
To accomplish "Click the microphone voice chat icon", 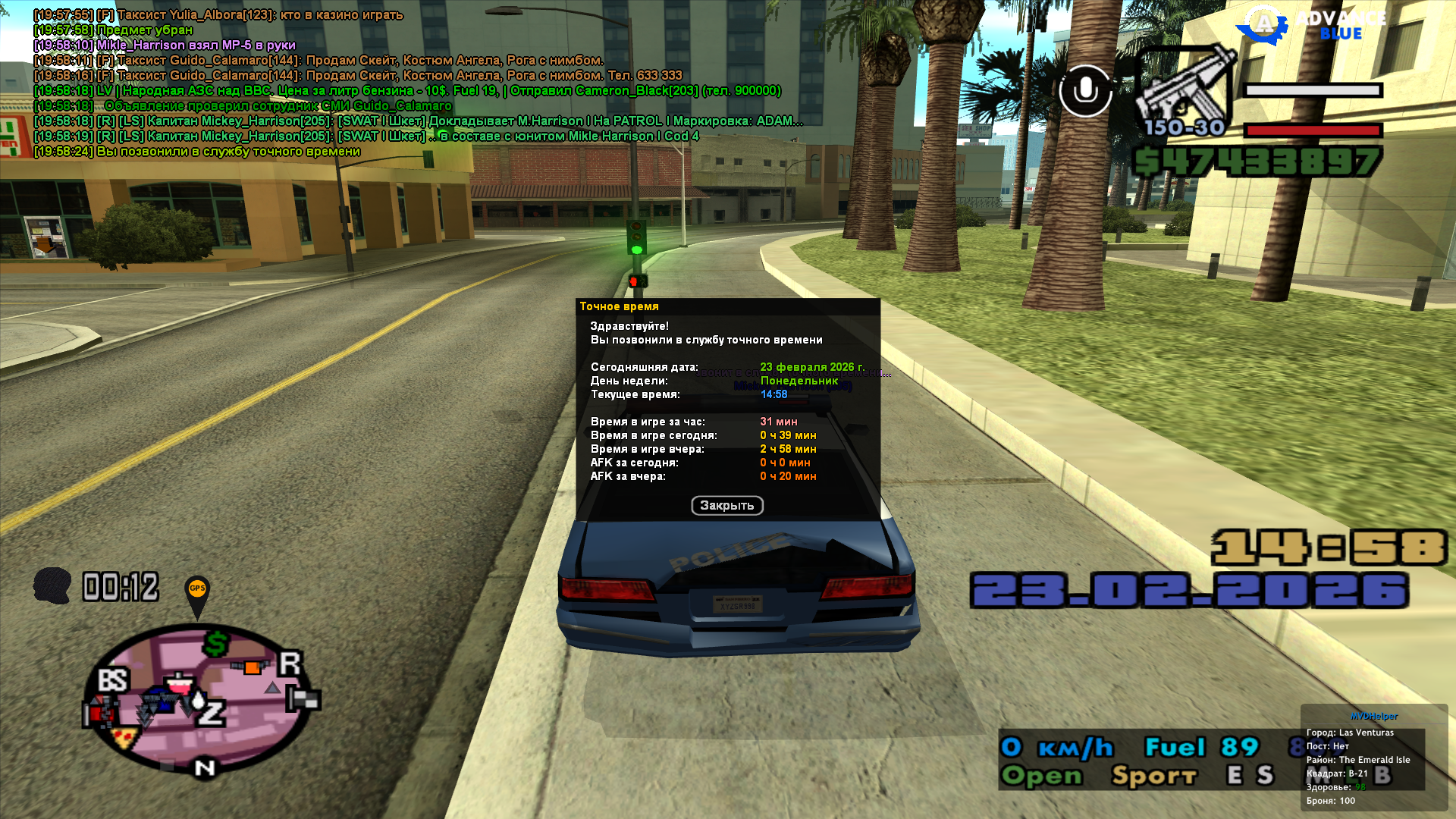I will pos(1085,91).
